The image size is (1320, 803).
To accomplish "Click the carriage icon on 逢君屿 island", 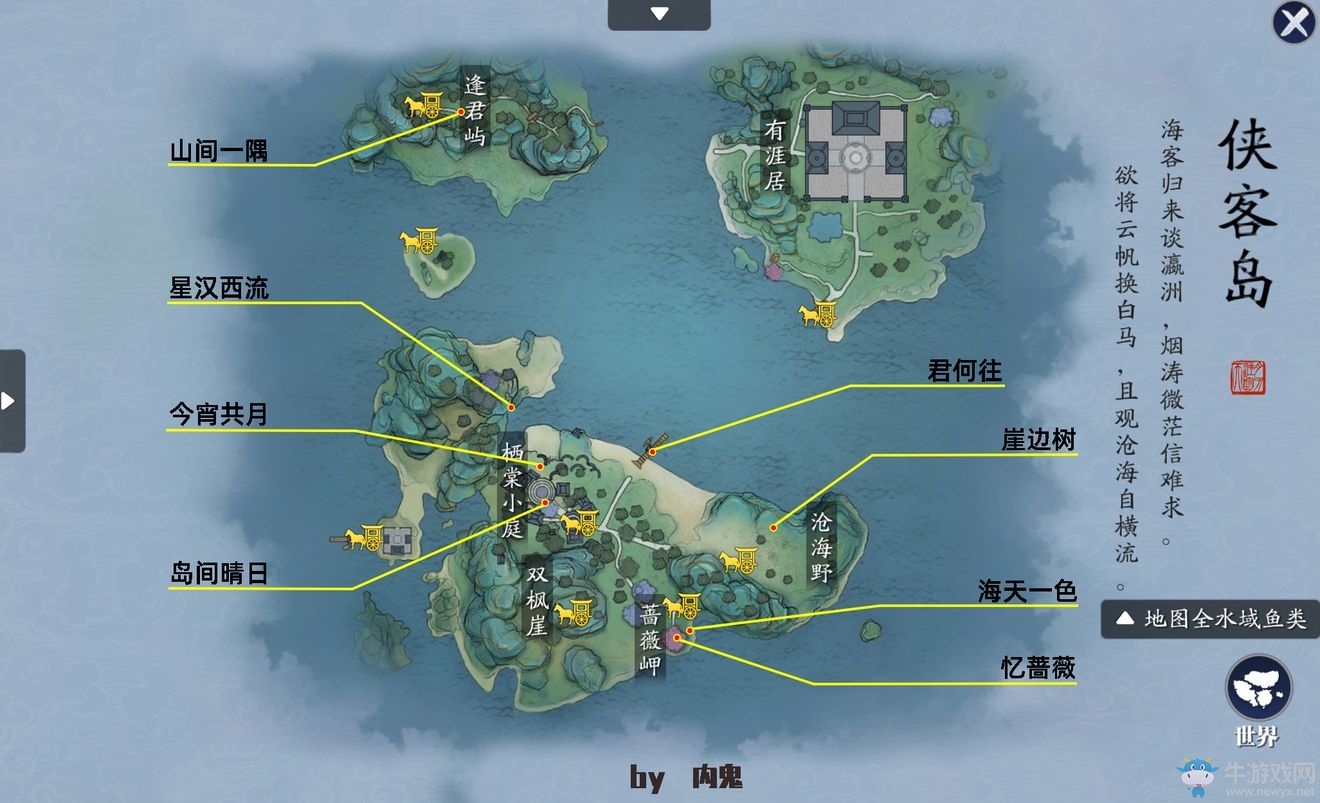I will [427, 106].
